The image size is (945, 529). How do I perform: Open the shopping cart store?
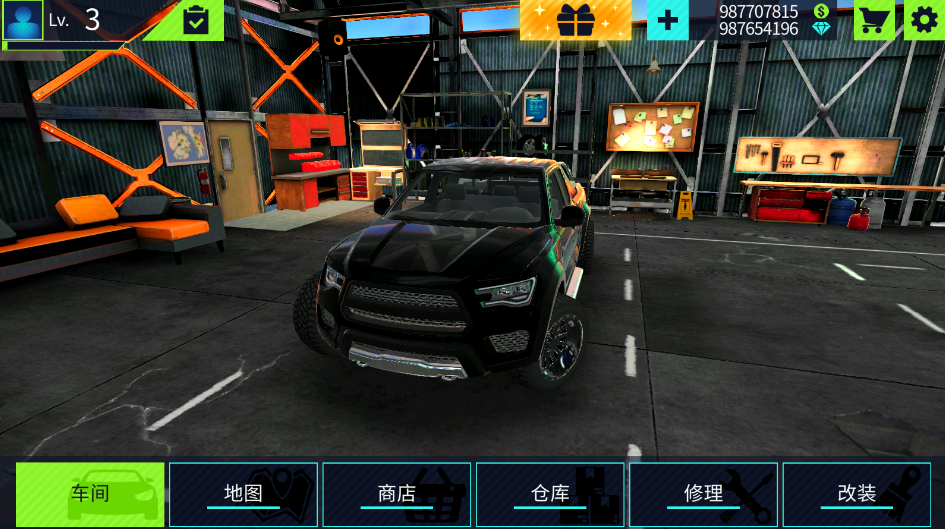(873, 20)
